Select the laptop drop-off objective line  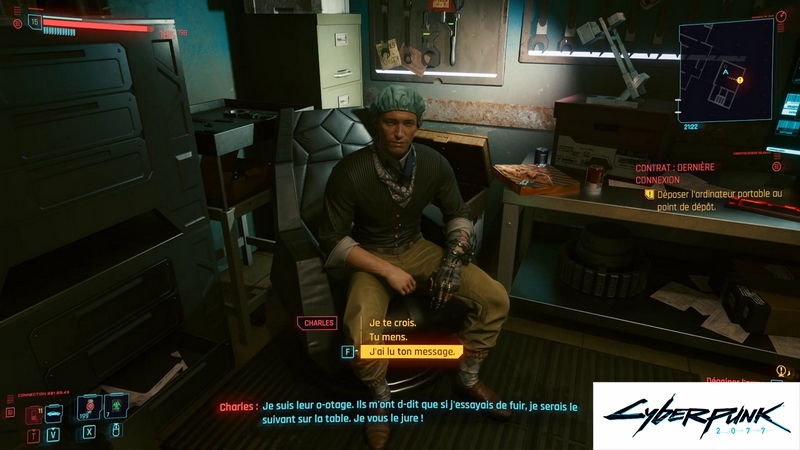(x=720, y=199)
